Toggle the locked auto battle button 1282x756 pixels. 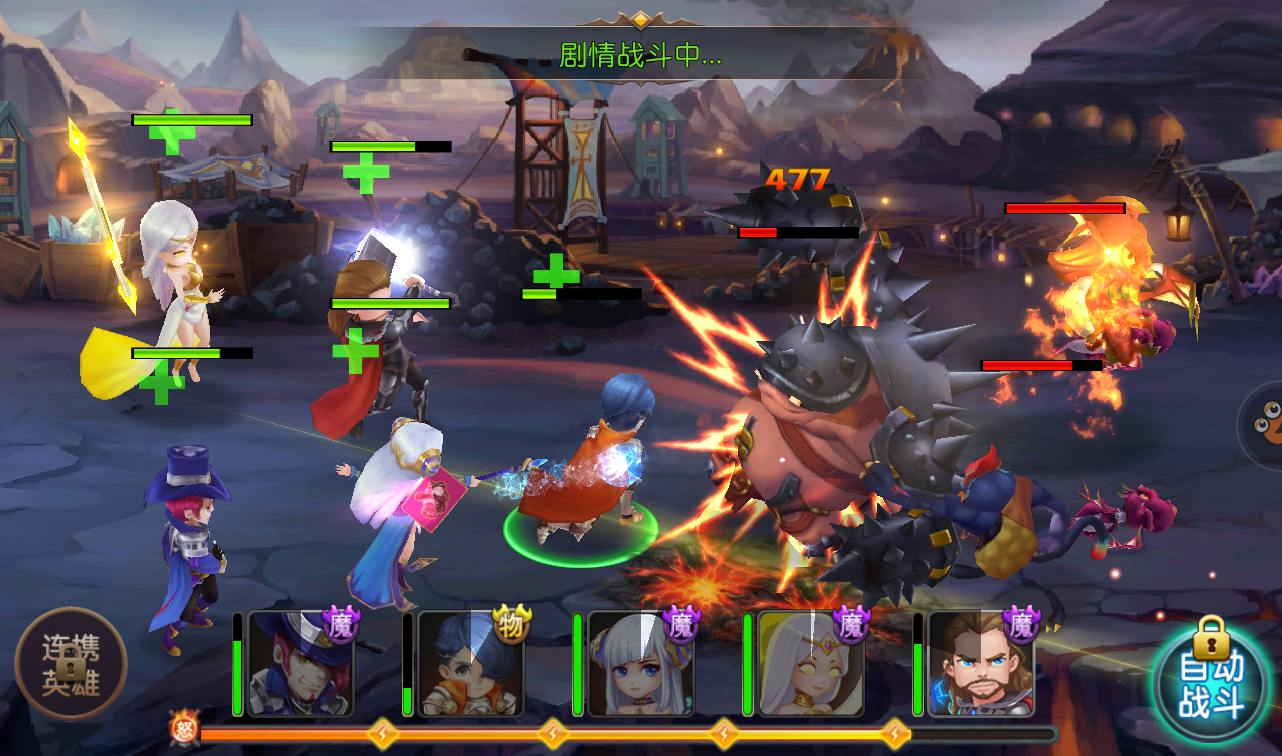(1212, 682)
